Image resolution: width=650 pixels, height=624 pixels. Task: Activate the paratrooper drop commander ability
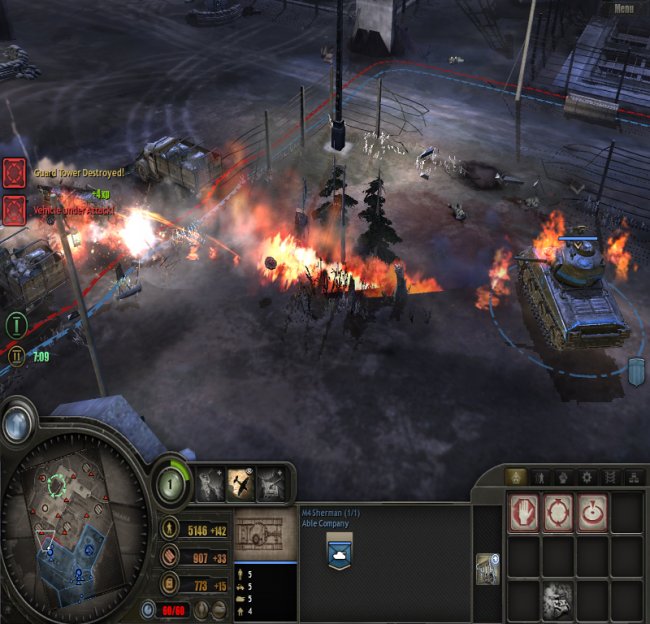209,484
